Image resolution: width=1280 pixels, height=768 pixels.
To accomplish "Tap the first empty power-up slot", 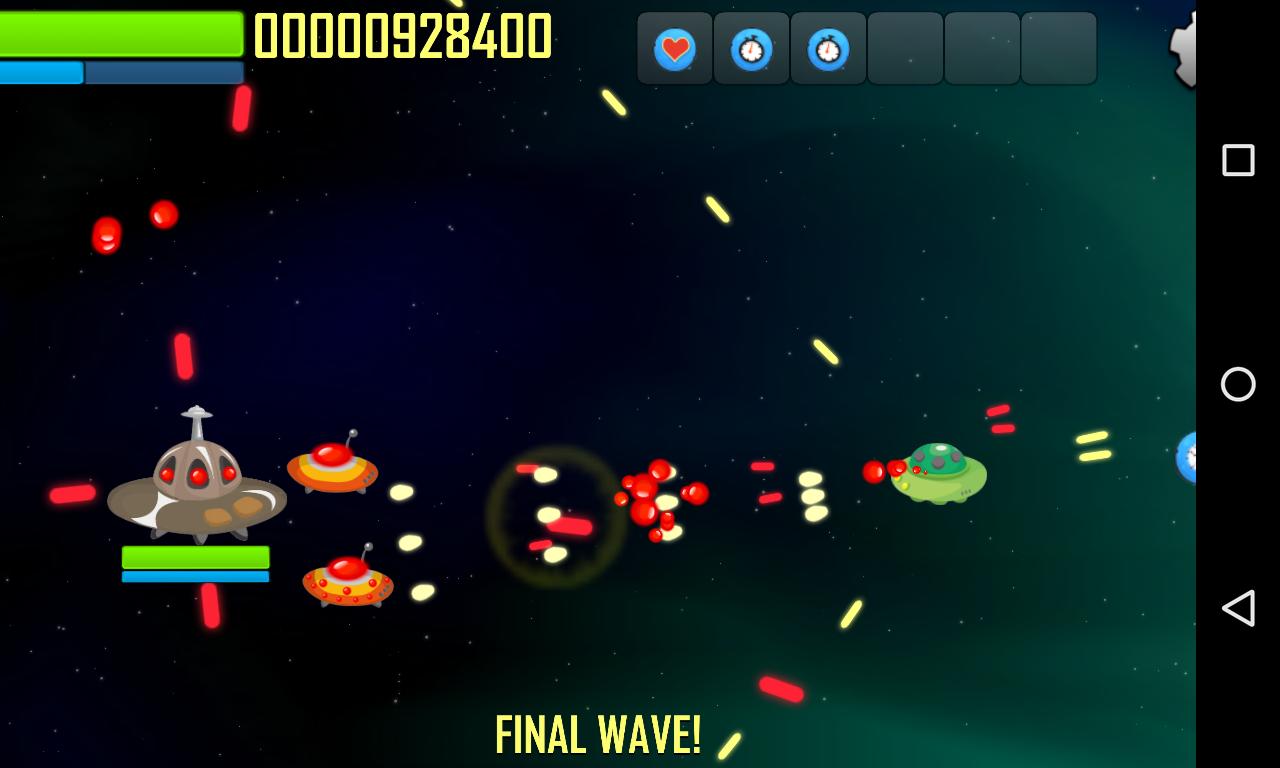I will click(905, 47).
